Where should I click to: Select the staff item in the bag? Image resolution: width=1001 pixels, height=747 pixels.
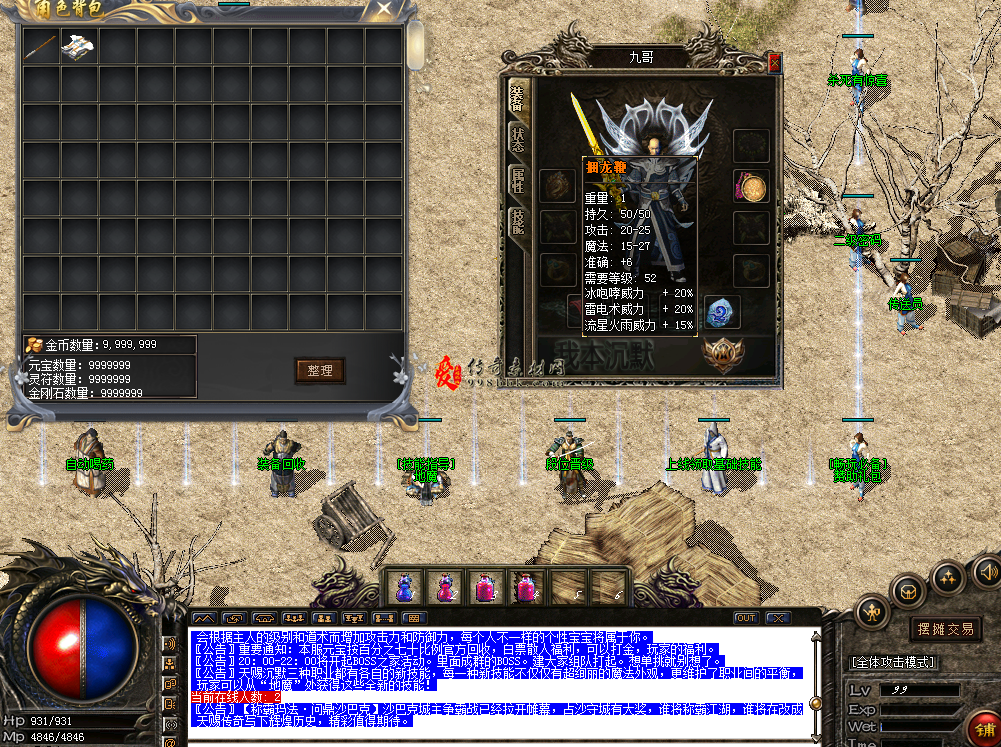(40, 46)
